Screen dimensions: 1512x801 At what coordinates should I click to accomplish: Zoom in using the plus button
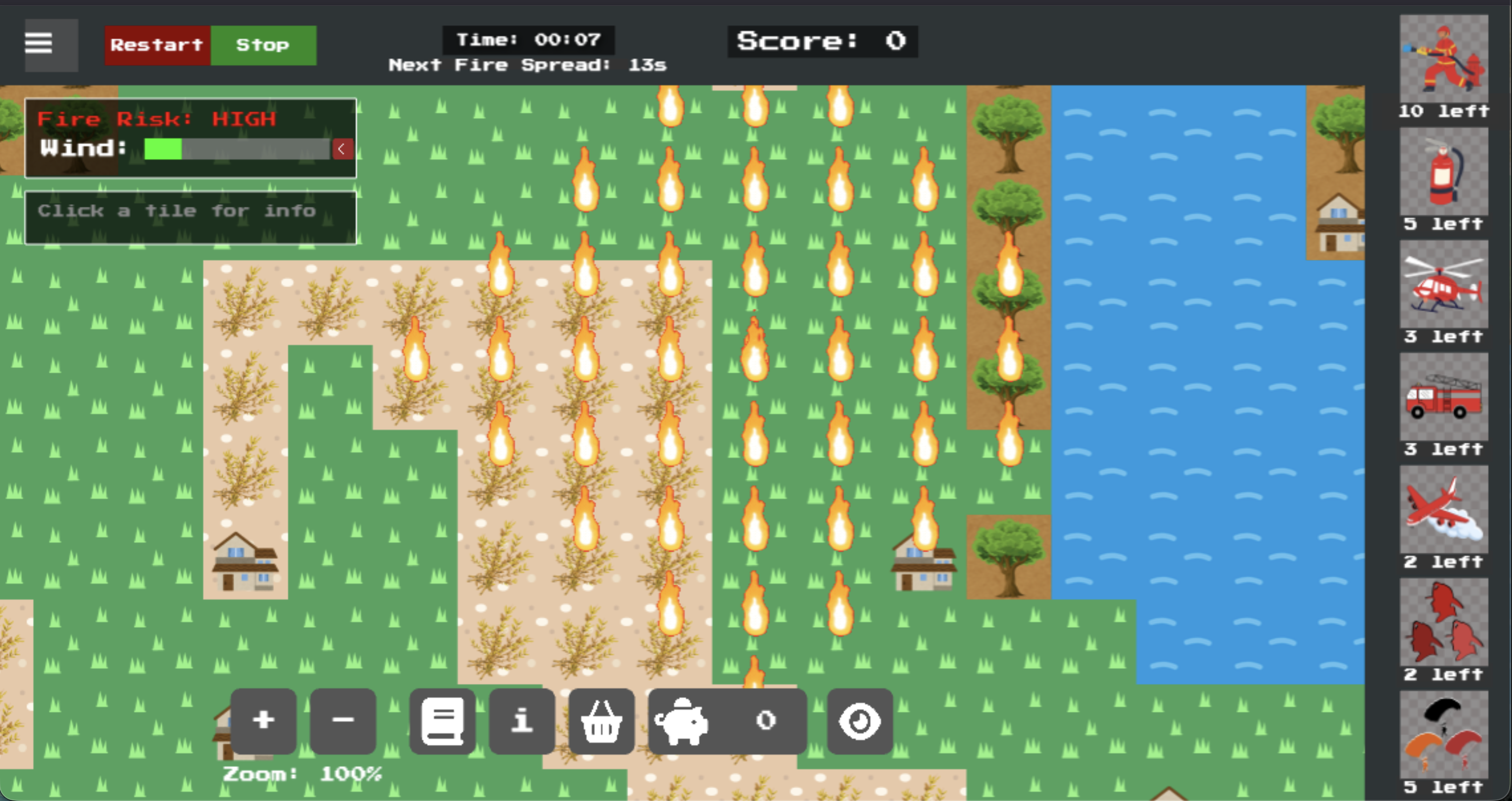(x=264, y=721)
